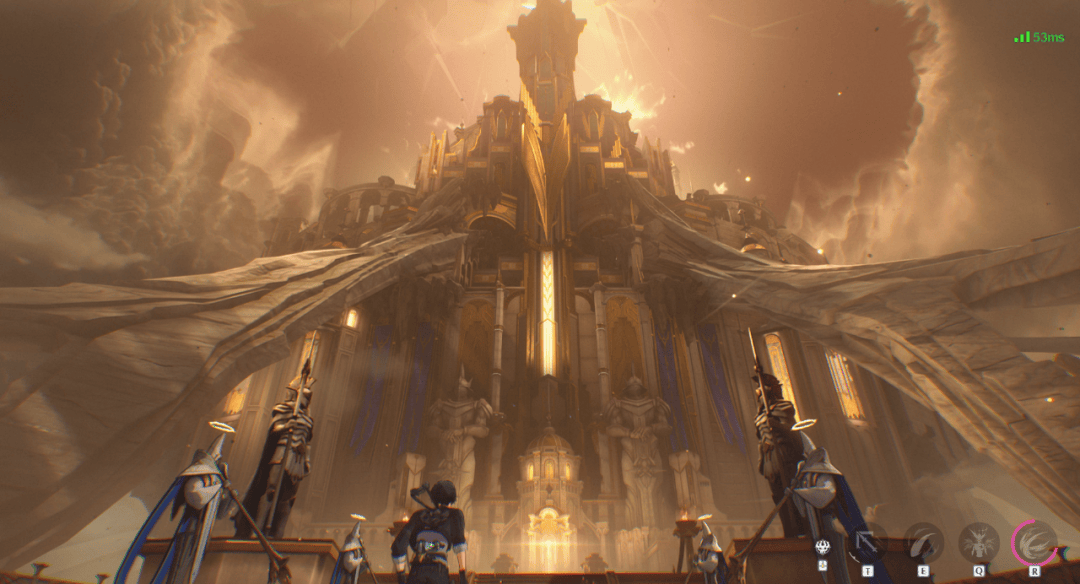1080x584 pixels.
Task: Activate the sword and arrow skill icon
Action: [x=866, y=542]
